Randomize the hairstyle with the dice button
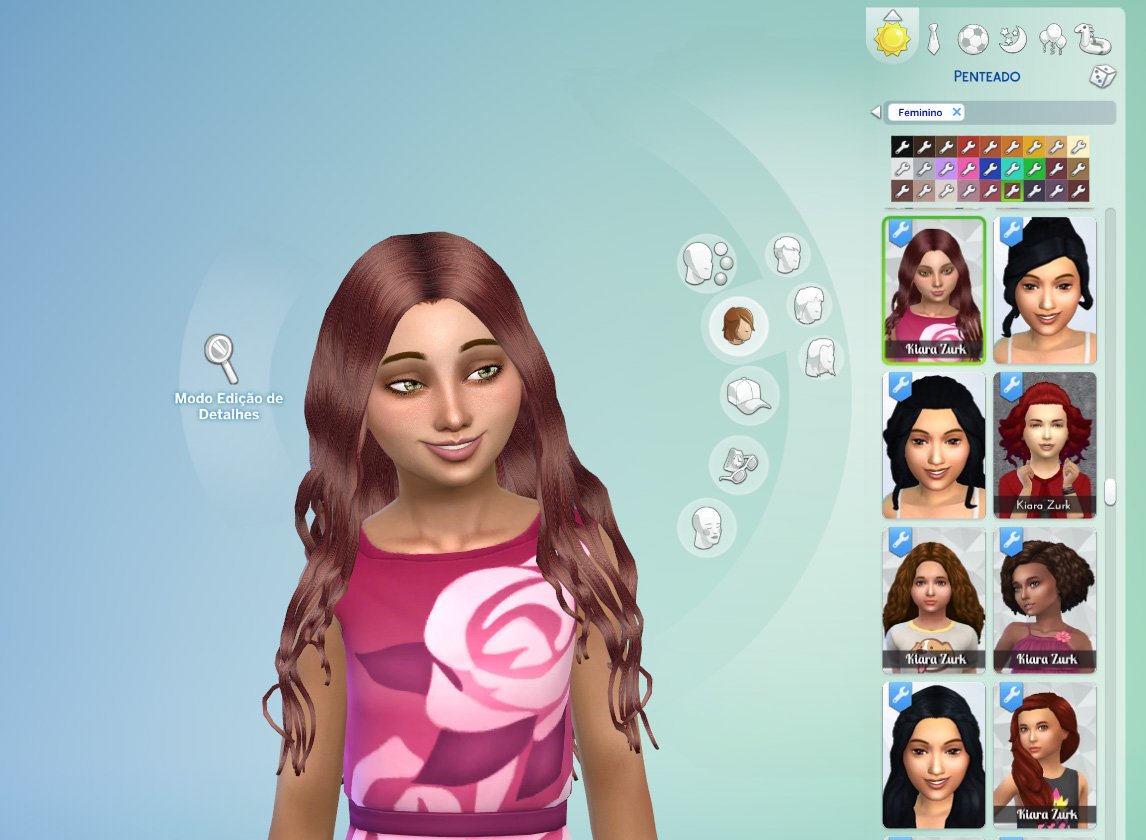Image resolution: width=1146 pixels, height=840 pixels. point(1102,76)
